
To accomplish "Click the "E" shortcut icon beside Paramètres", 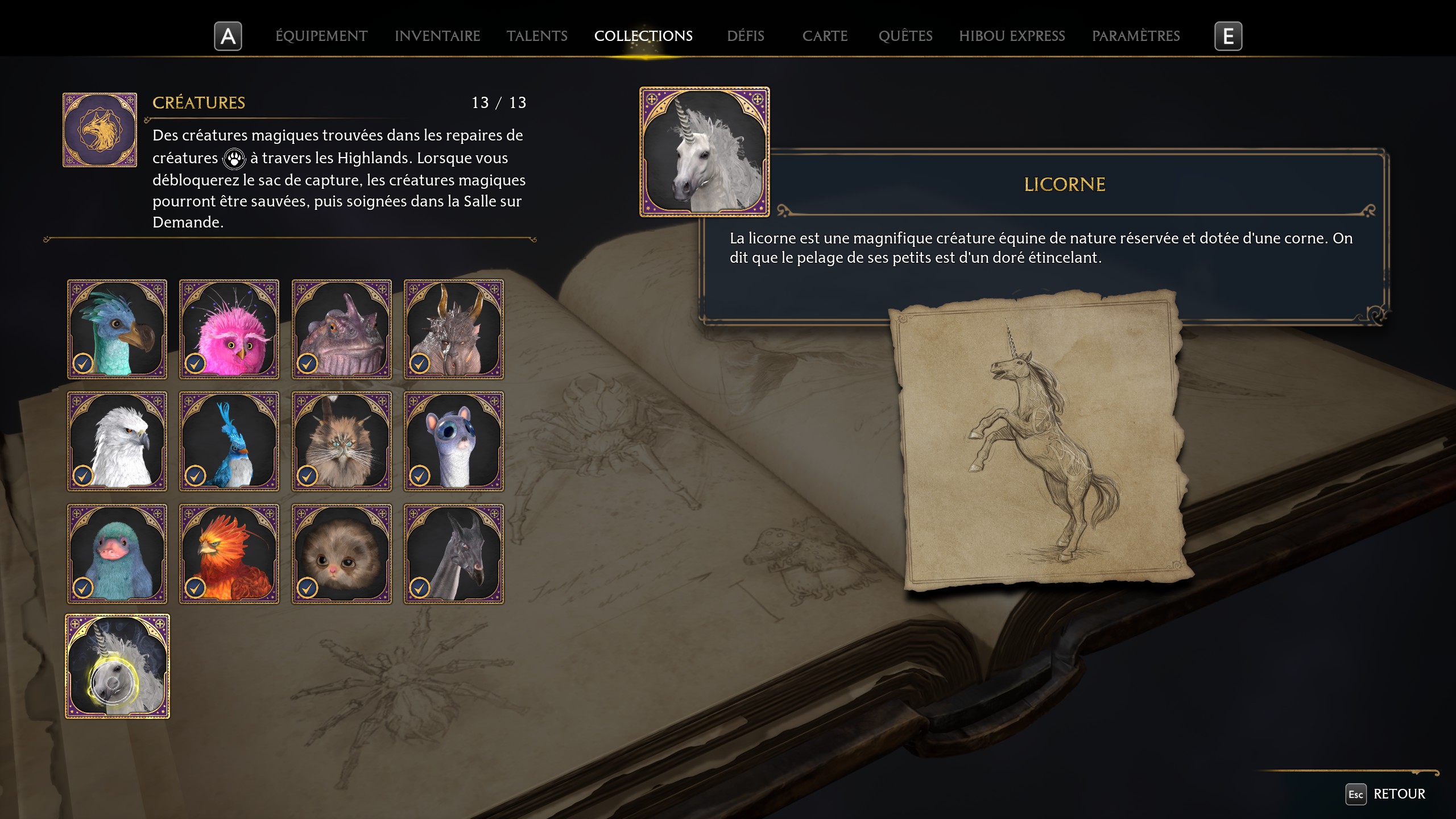I will 1229,36.
